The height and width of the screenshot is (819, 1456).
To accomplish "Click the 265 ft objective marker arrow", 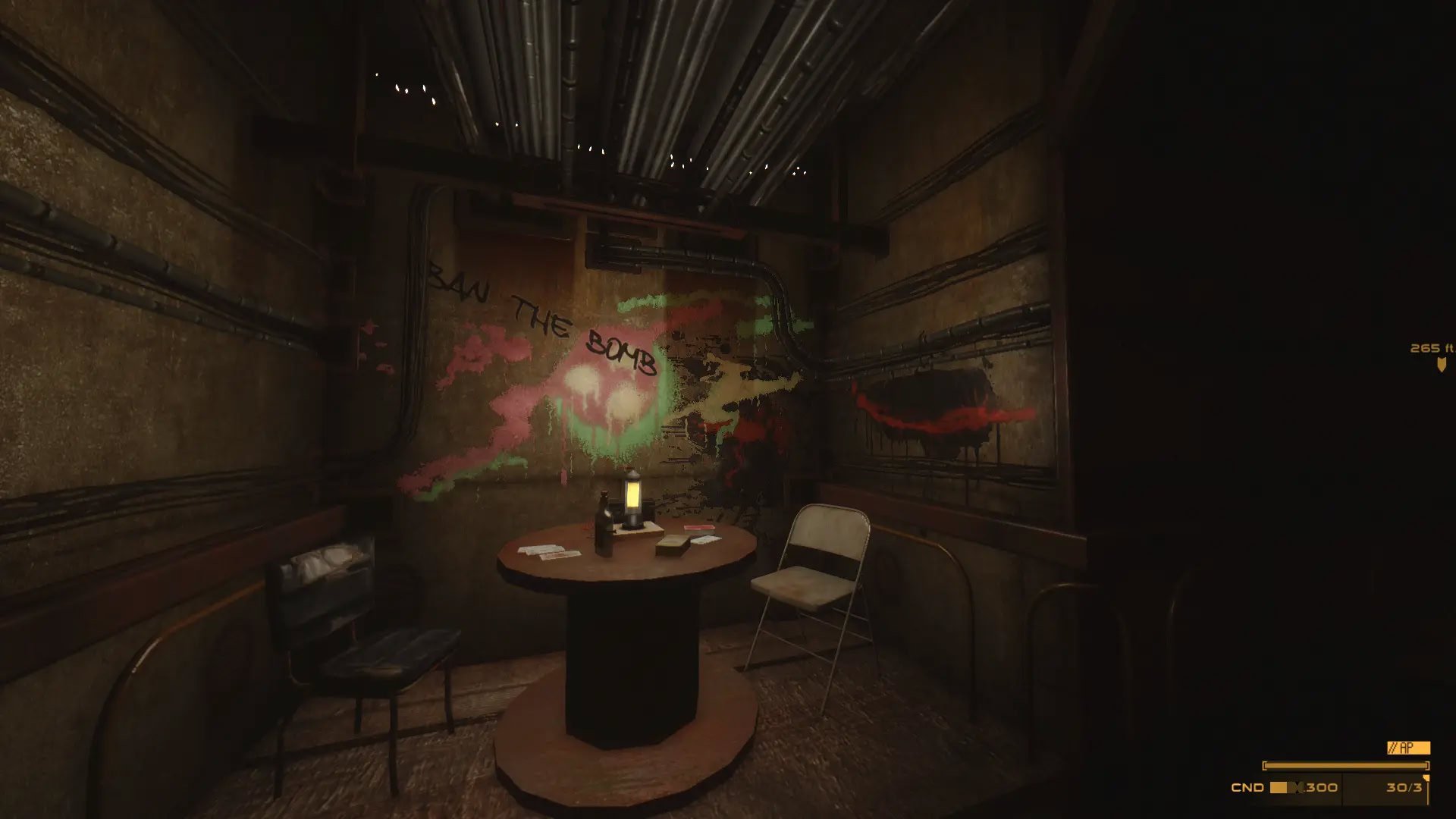I will (1441, 365).
